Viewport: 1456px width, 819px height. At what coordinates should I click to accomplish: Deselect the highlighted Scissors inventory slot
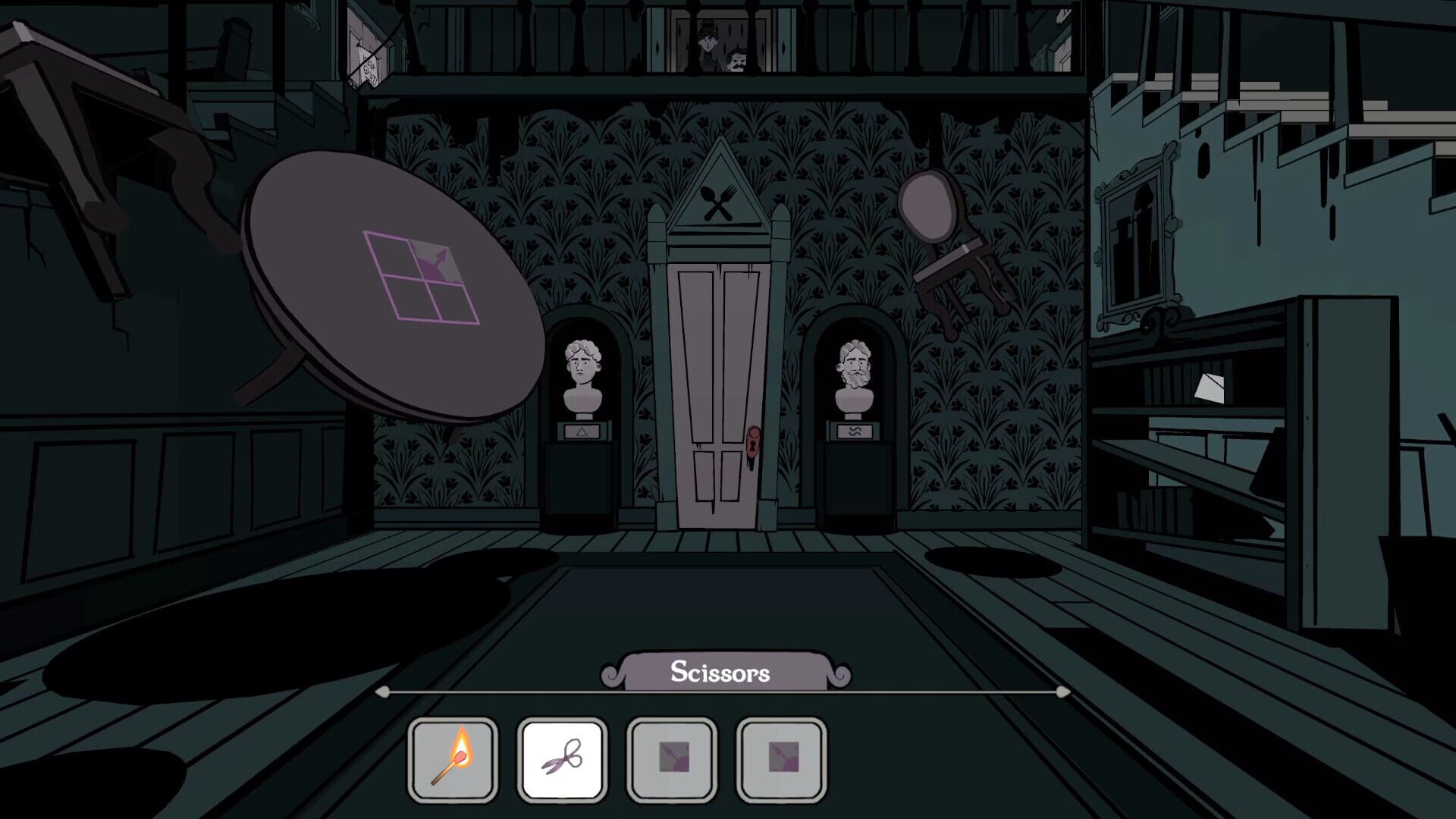click(x=562, y=758)
